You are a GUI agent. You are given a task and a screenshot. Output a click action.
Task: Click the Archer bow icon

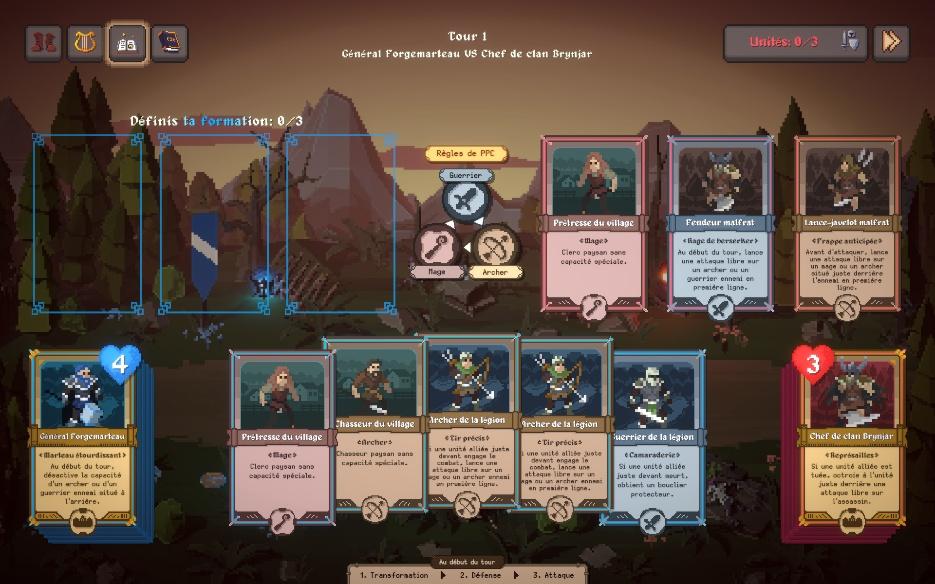pos(494,246)
